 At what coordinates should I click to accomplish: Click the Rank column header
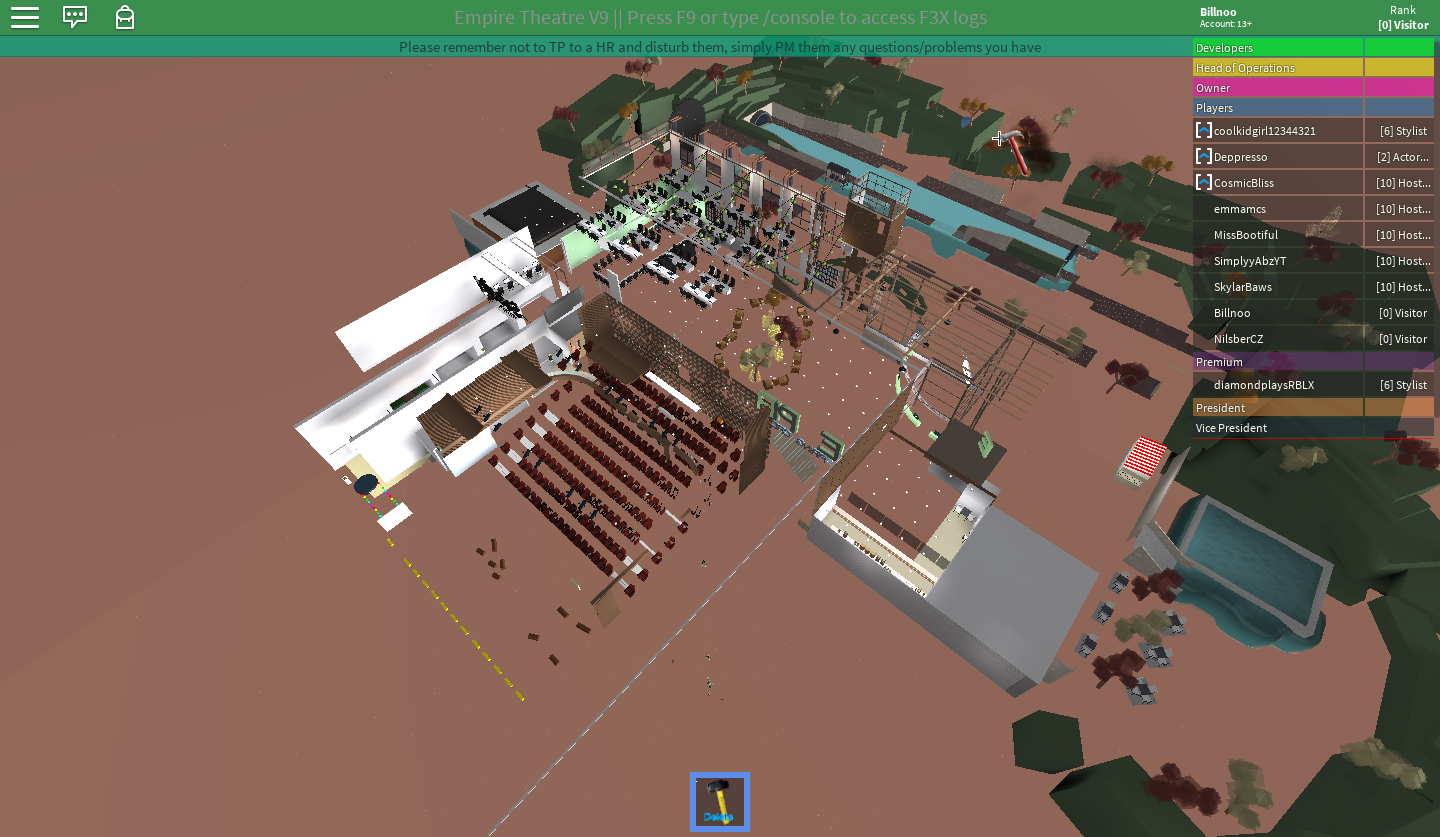click(x=1402, y=10)
